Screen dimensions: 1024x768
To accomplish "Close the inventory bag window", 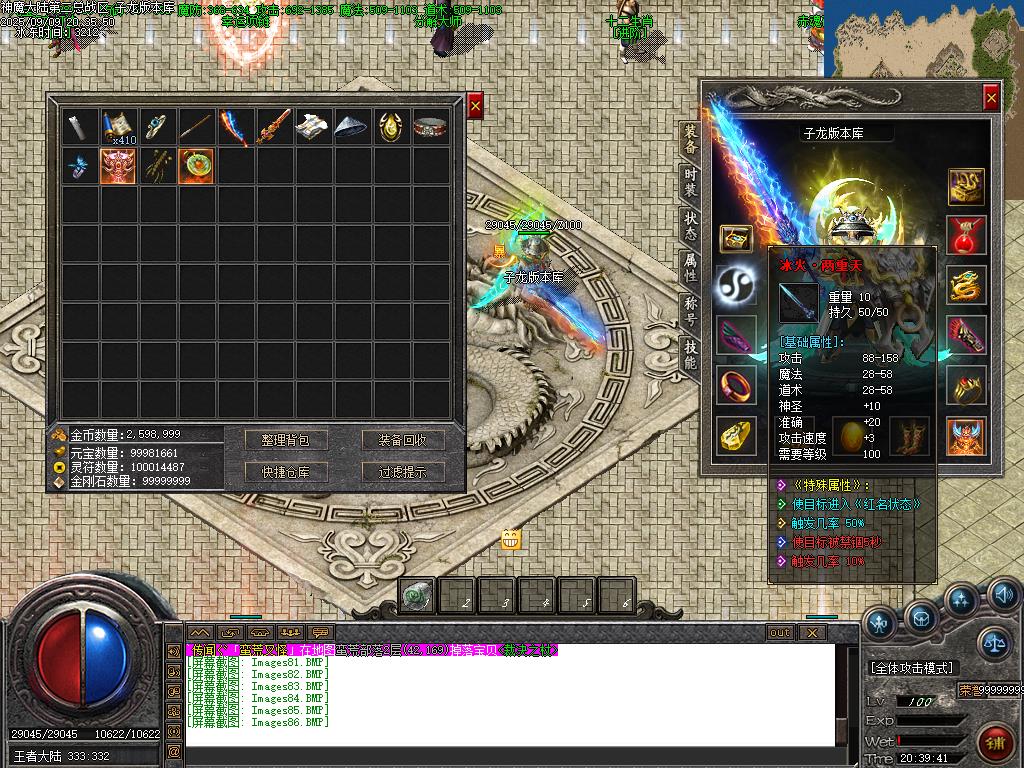I will (475, 105).
